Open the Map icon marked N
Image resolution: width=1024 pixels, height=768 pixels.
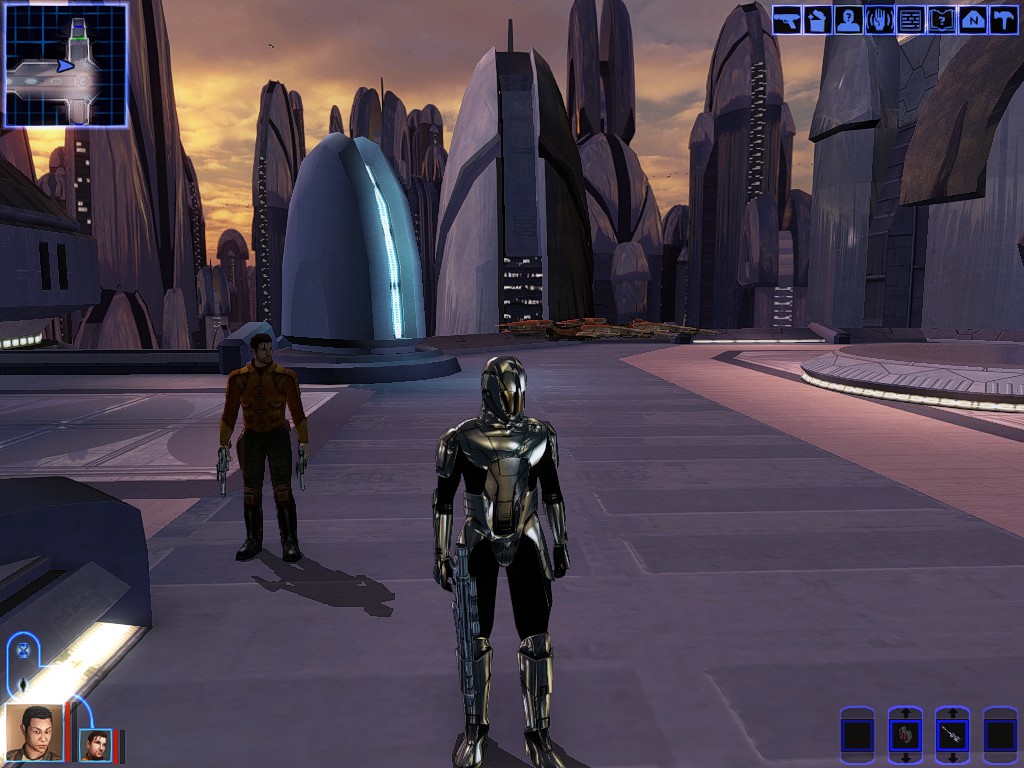972,20
